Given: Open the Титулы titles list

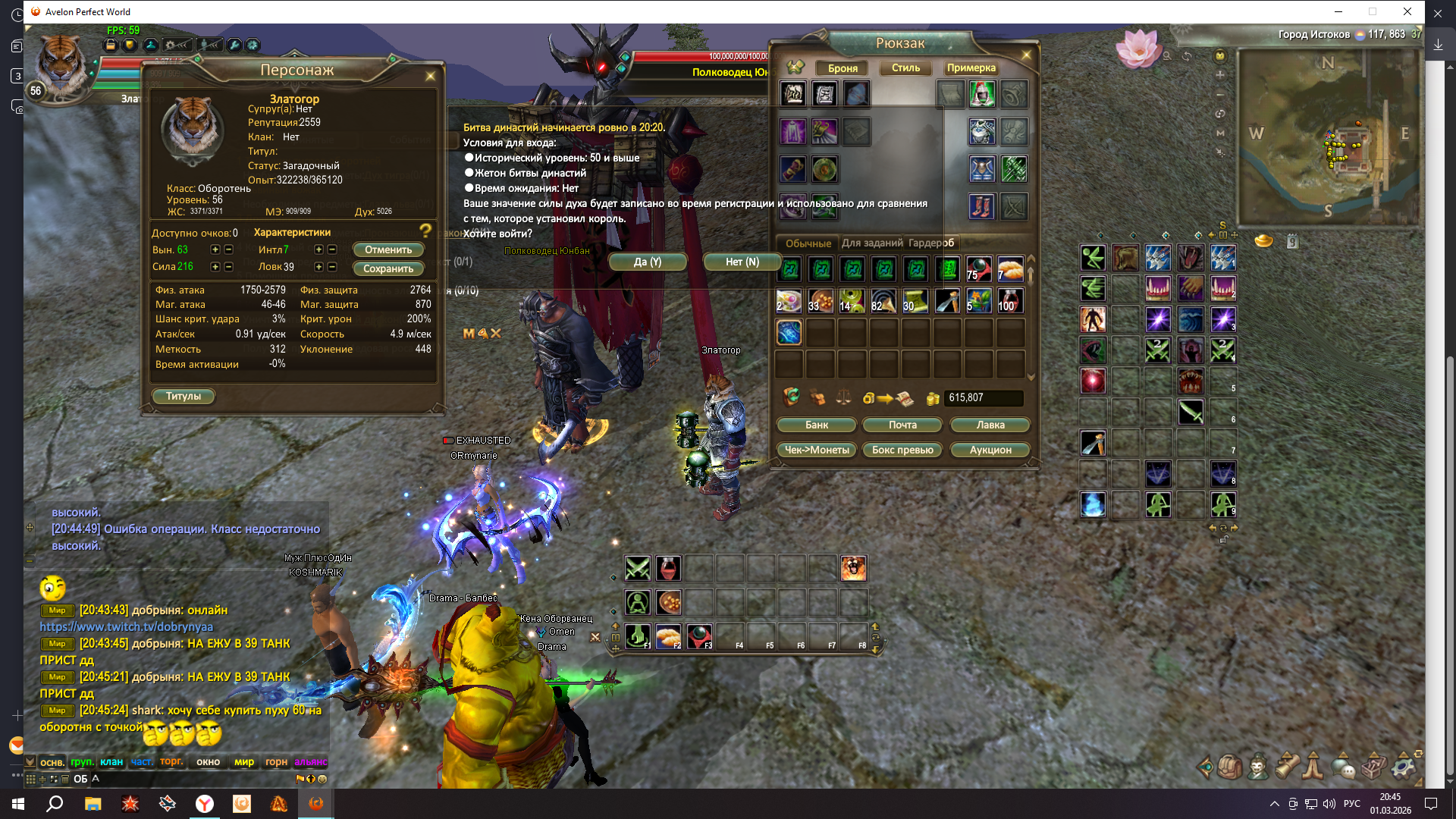Looking at the screenshot, I should pos(184,396).
